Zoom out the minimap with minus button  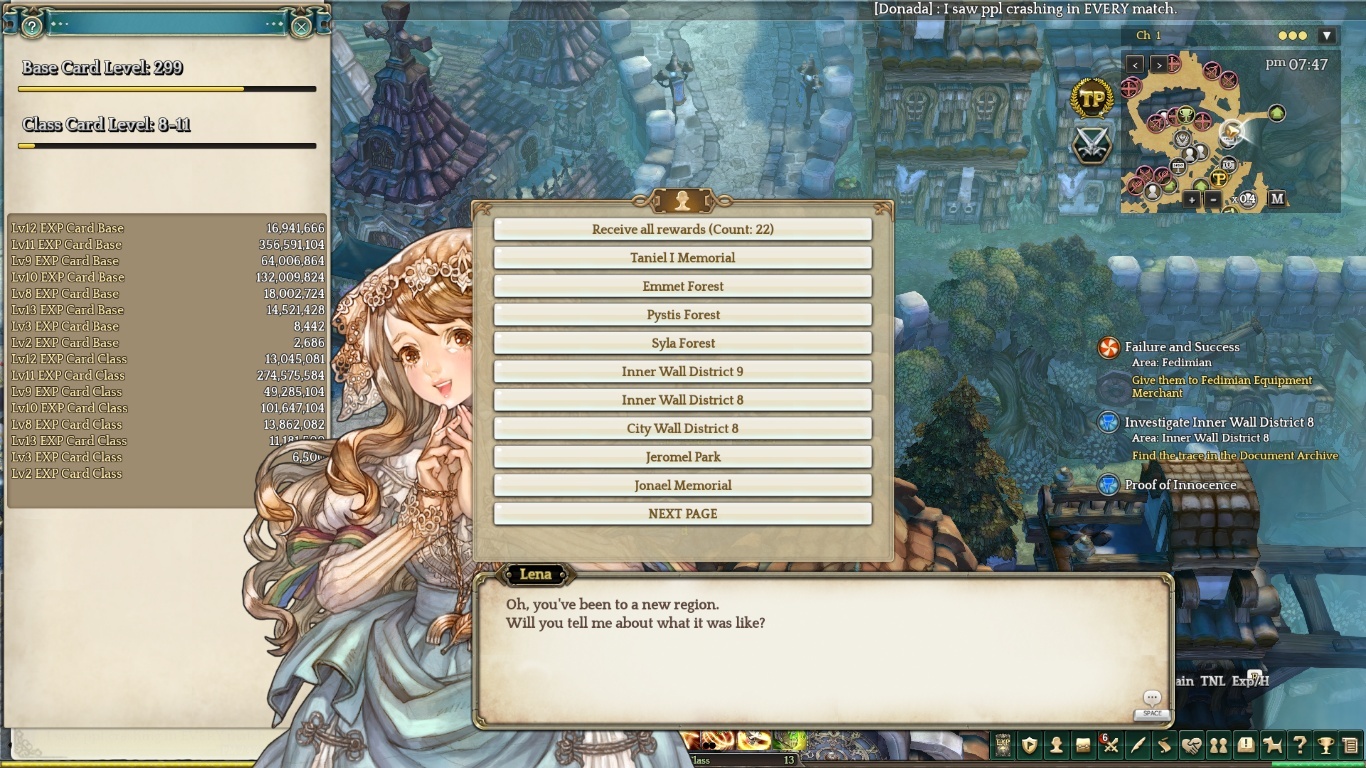[1213, 199]
